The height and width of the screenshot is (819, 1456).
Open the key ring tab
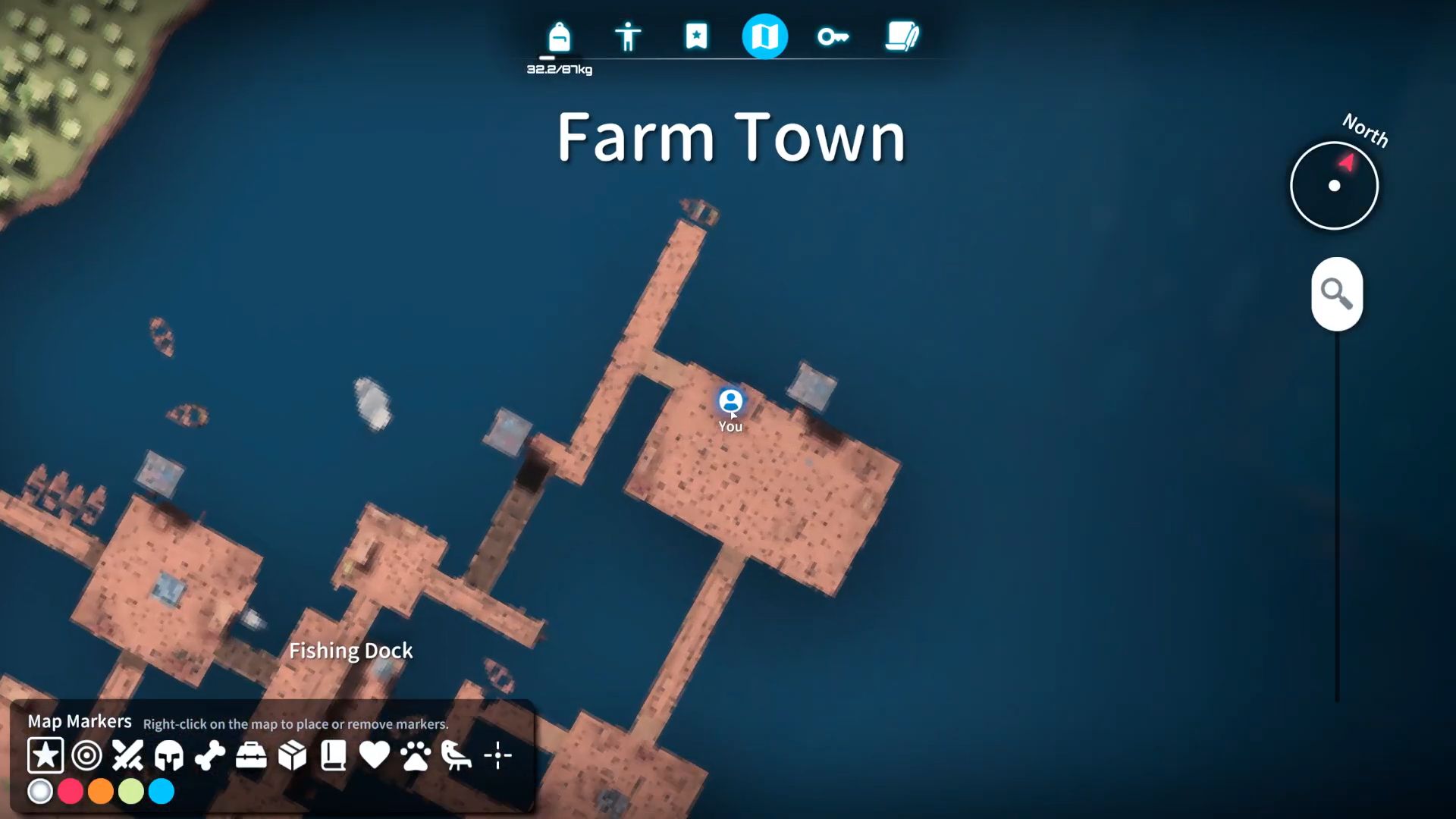pos(833,36)
